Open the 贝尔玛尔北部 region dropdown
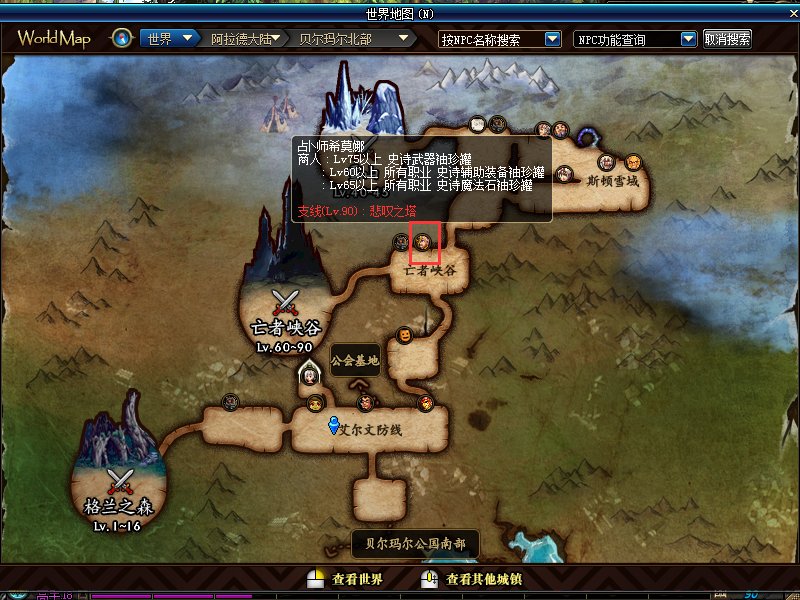Image resolution: width=800 pixels, height=600 pixels. pyautogui.click(x=404, y=39)
